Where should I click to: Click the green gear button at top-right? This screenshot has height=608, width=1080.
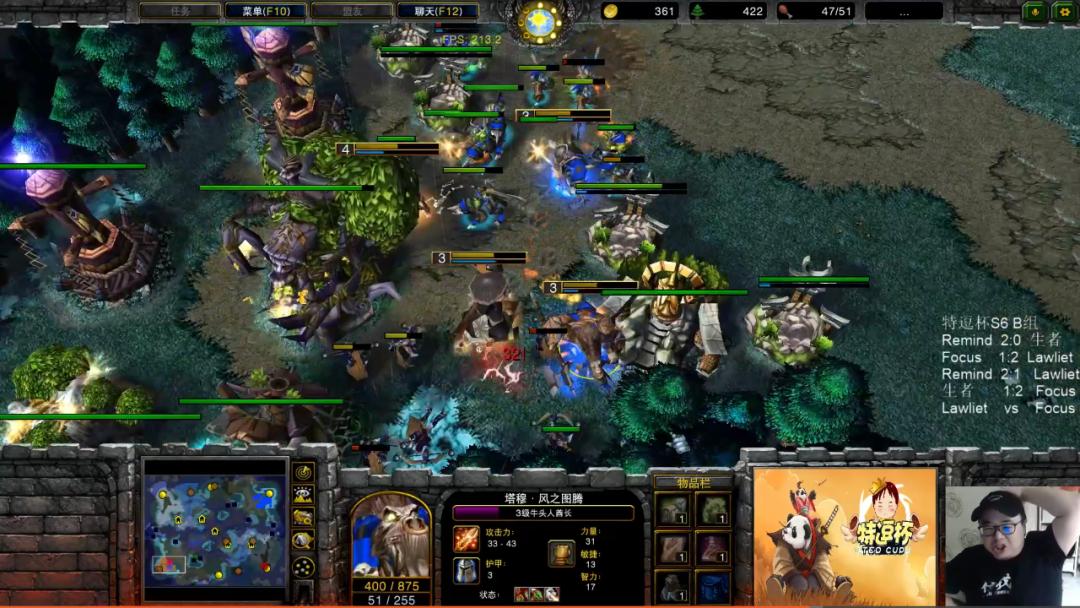tap(1062, 11)
